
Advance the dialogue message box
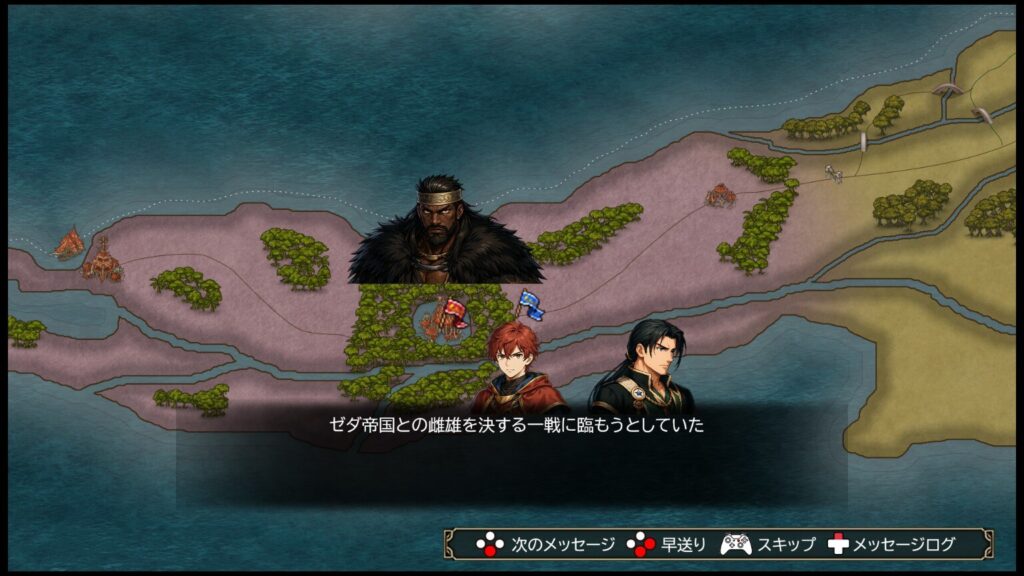tap(512, 453)
